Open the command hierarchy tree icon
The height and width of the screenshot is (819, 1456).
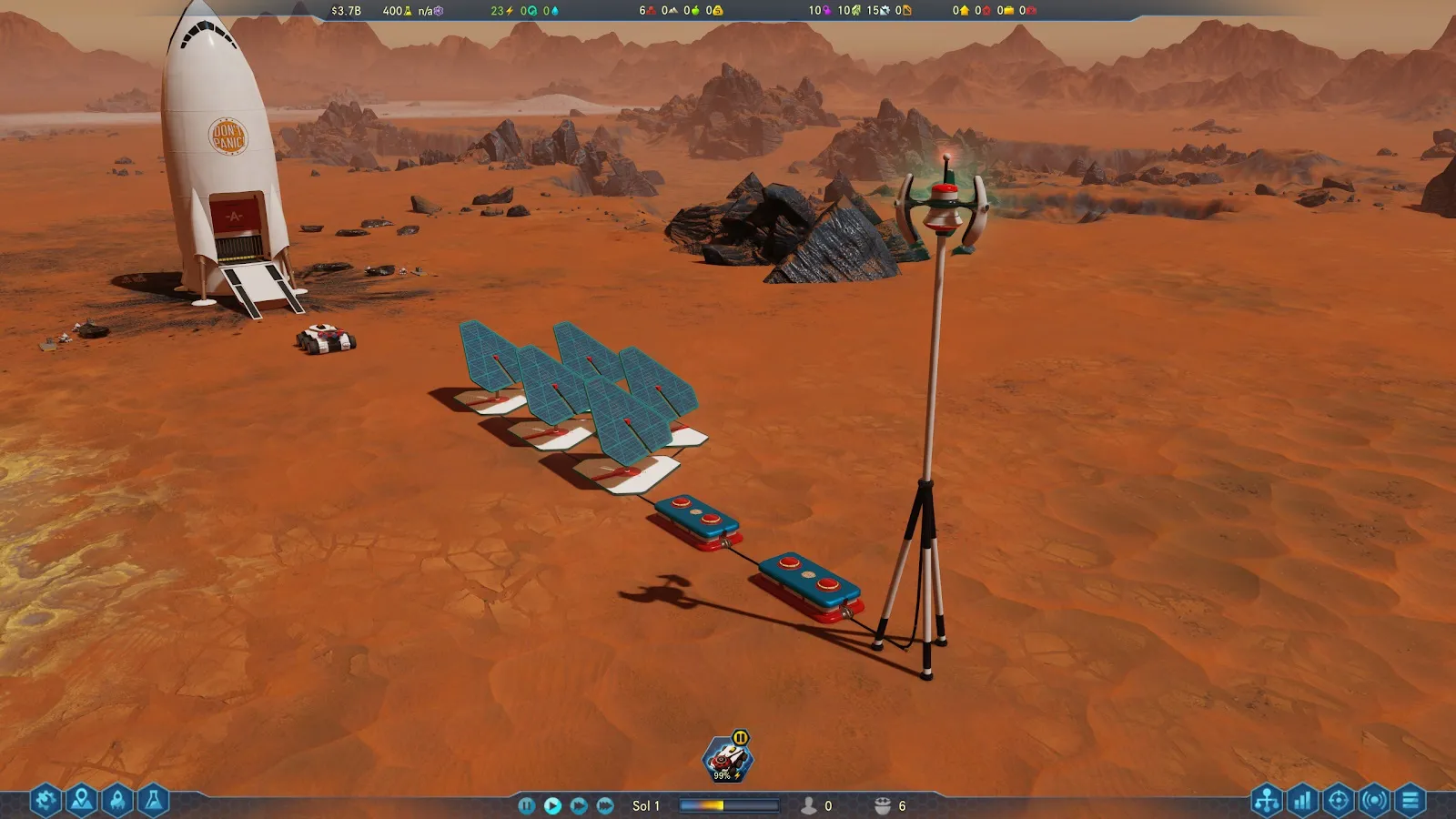coord(1267,801)
